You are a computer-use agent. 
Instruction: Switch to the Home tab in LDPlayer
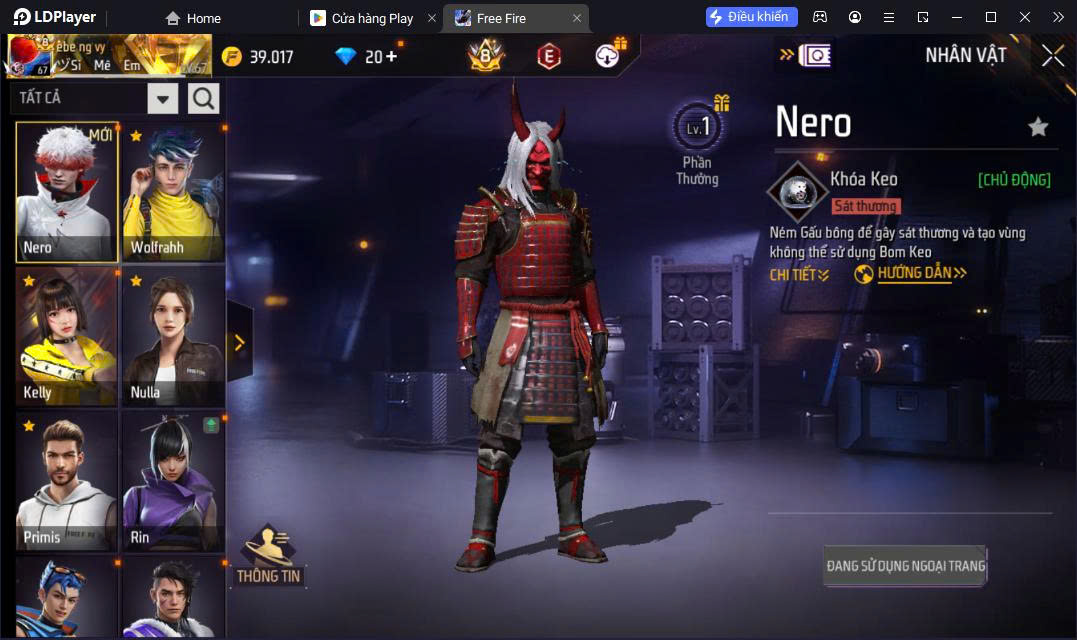(x=194, y=18)
